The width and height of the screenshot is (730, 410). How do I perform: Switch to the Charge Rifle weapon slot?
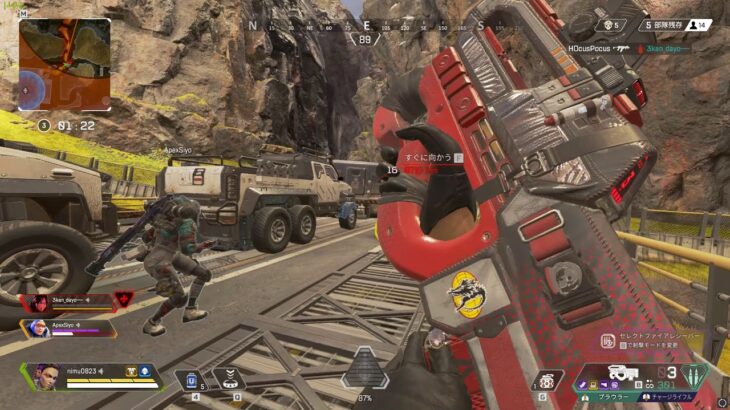[673, 396]
